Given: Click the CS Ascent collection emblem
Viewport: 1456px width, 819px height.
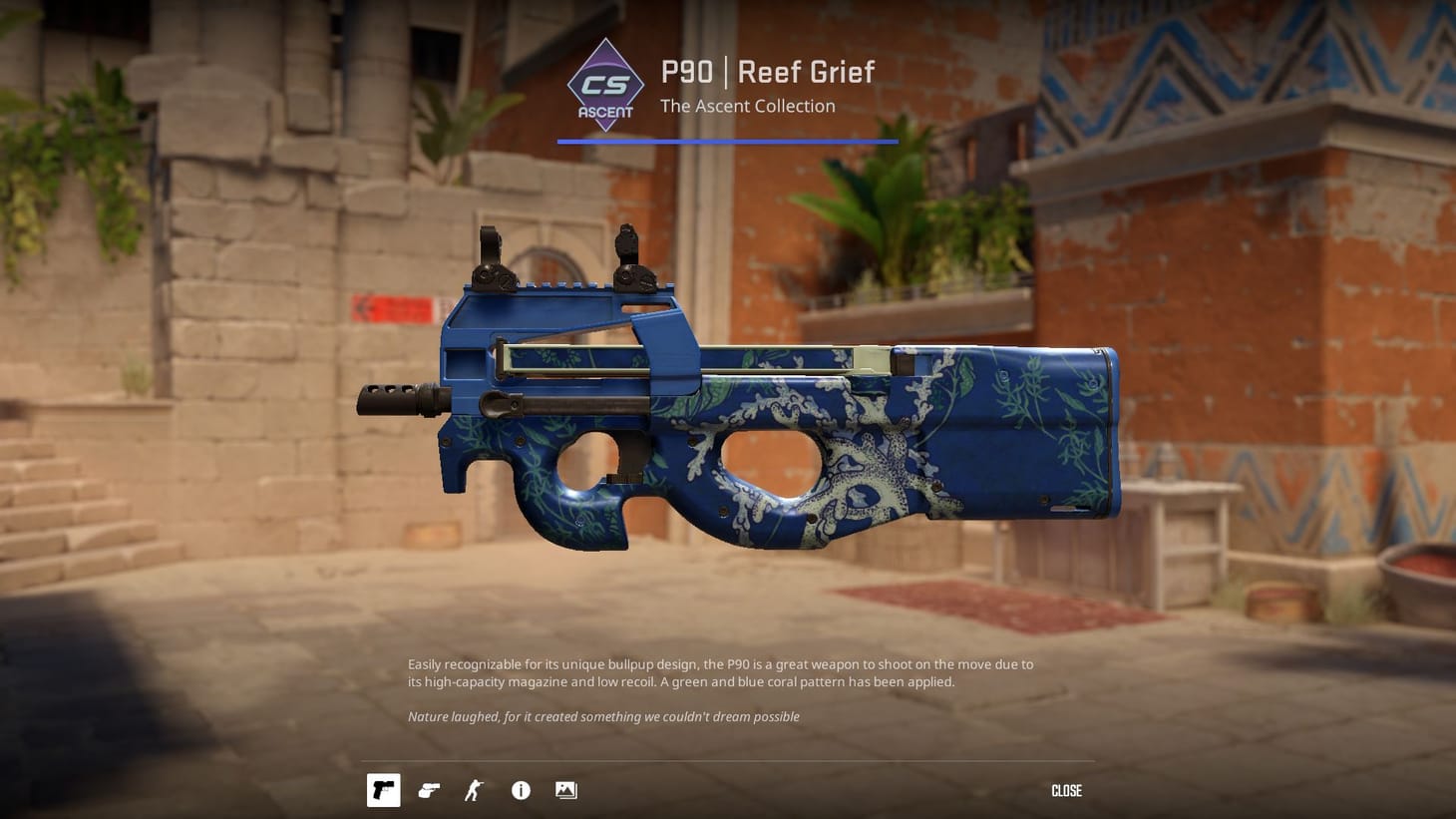Looking at the screenshot, I should pyautogui.click(x=605, y=86).
